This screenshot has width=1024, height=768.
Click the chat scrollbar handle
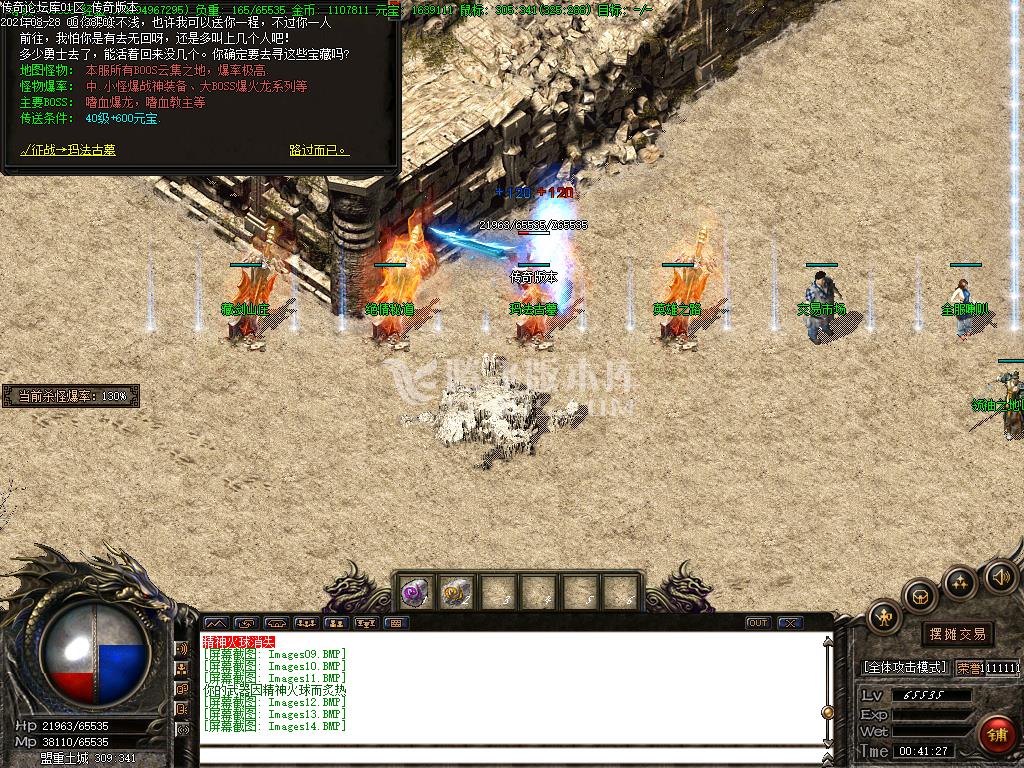pyautogui.click(x=827, y=712)
